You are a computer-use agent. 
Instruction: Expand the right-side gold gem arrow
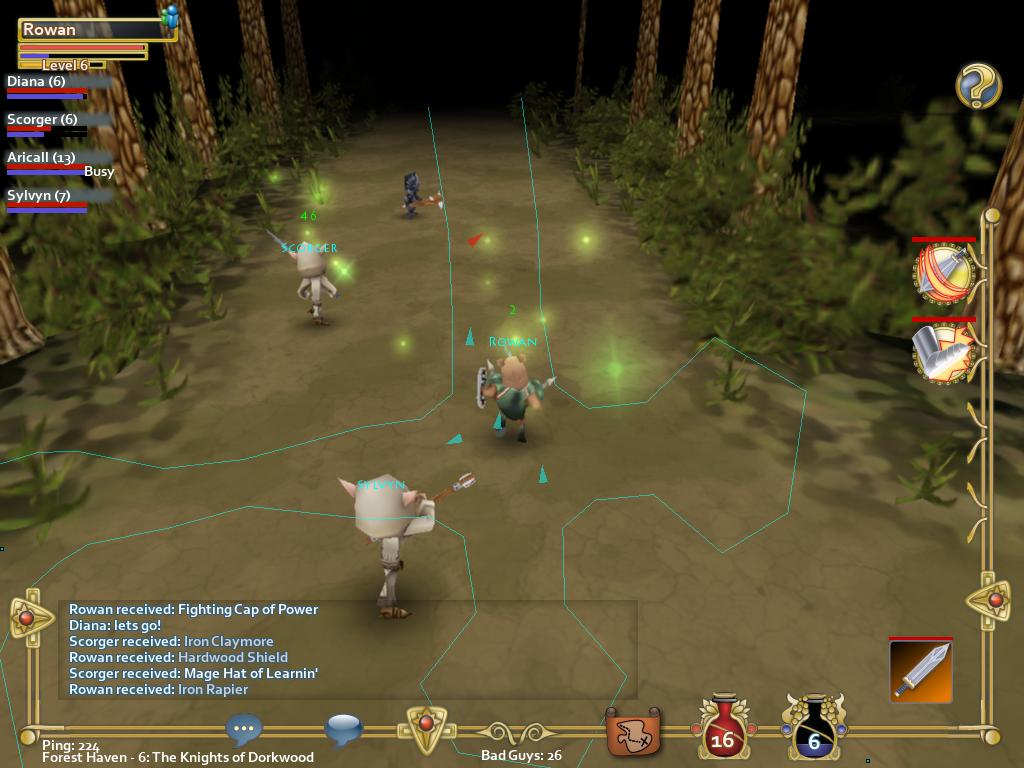(x=993, y=600)
